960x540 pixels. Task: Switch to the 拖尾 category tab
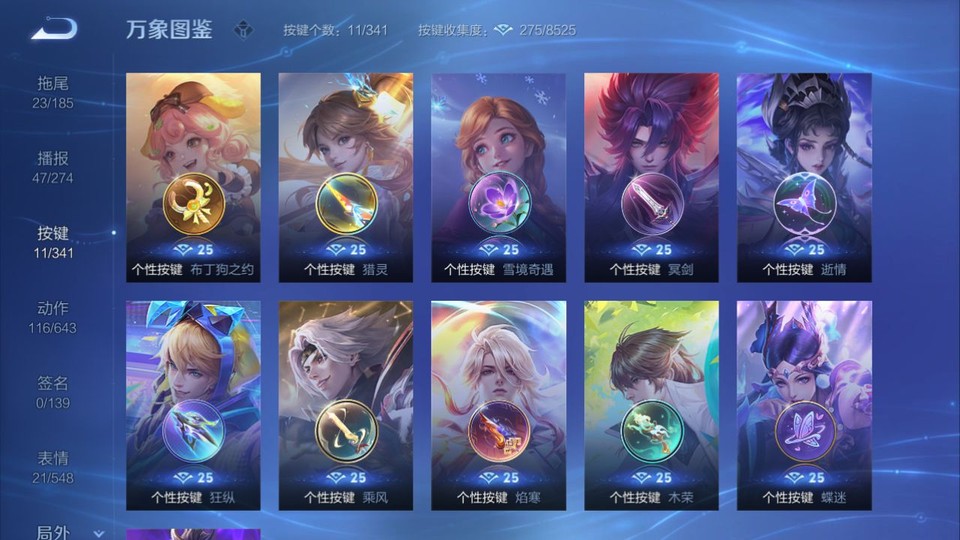tap(53, 91)
